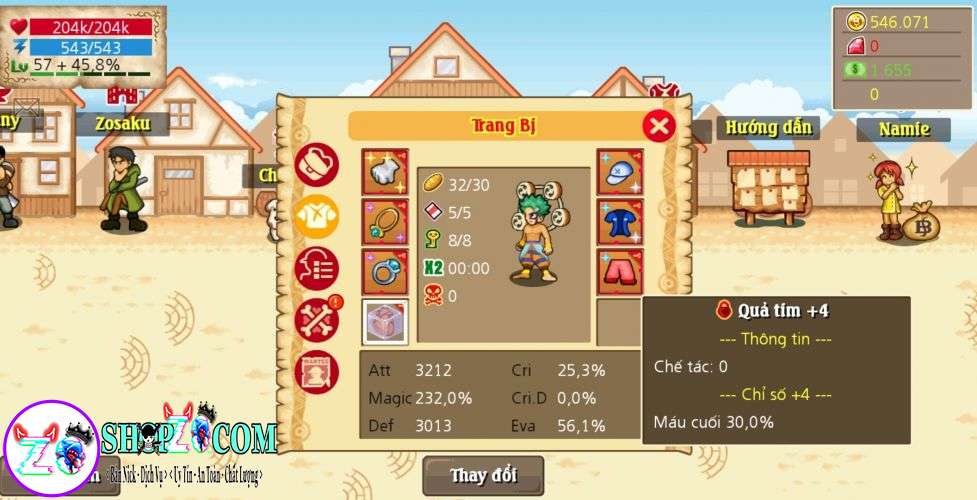The image size is (977, 500).
Task: Select the necklace equipment slot
Action: point(385,222)
